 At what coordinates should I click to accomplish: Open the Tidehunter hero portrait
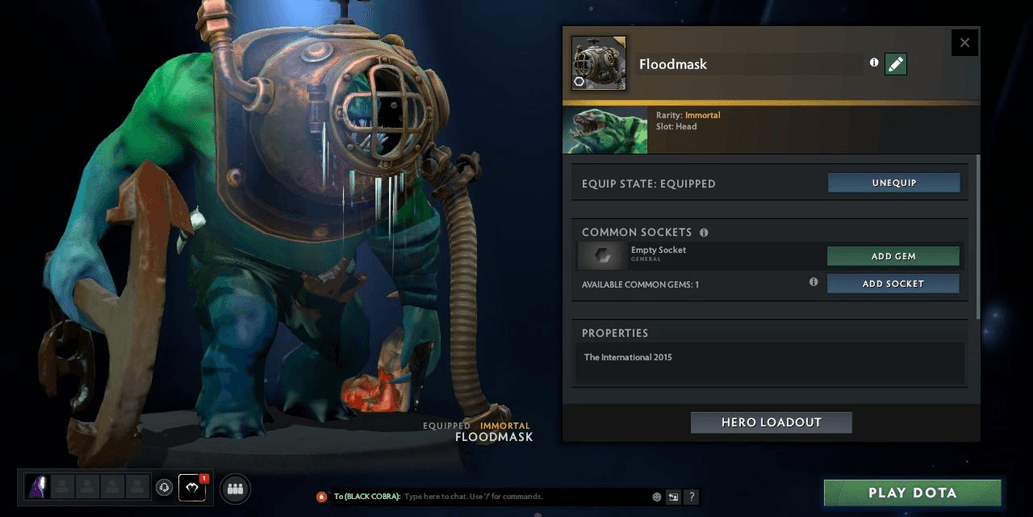[x=605, y=131]
